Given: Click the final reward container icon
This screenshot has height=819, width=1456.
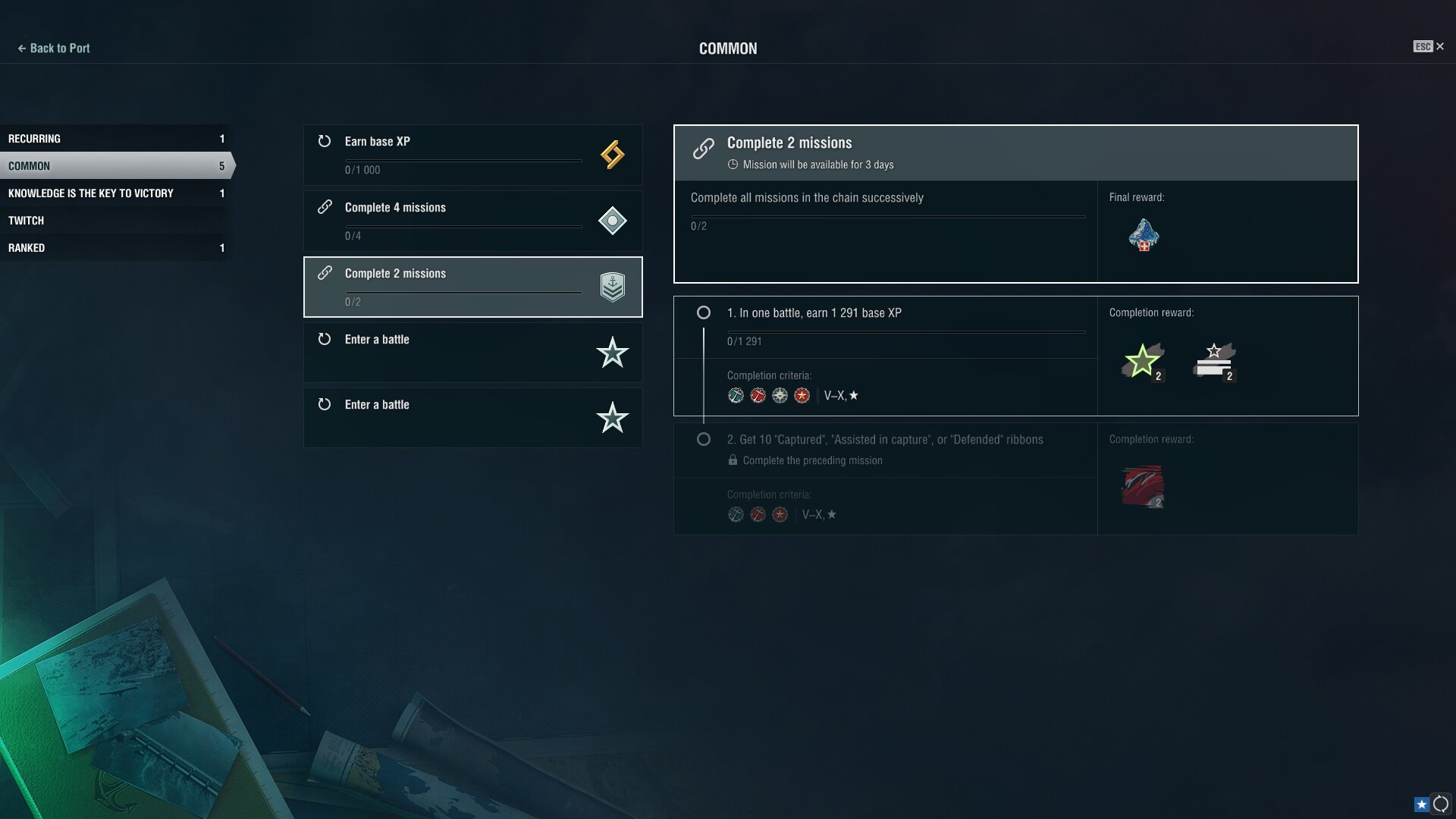Looking at the screenshot, I should pos(1144,235).
